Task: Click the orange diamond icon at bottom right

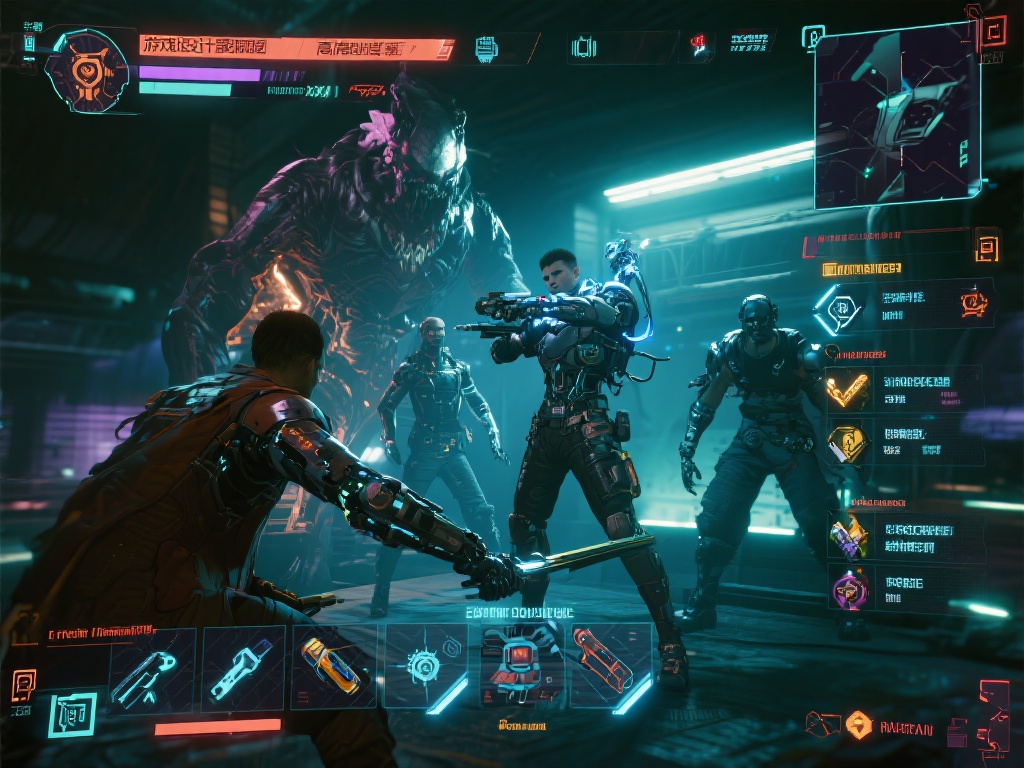Action: [x=858, y=724]
